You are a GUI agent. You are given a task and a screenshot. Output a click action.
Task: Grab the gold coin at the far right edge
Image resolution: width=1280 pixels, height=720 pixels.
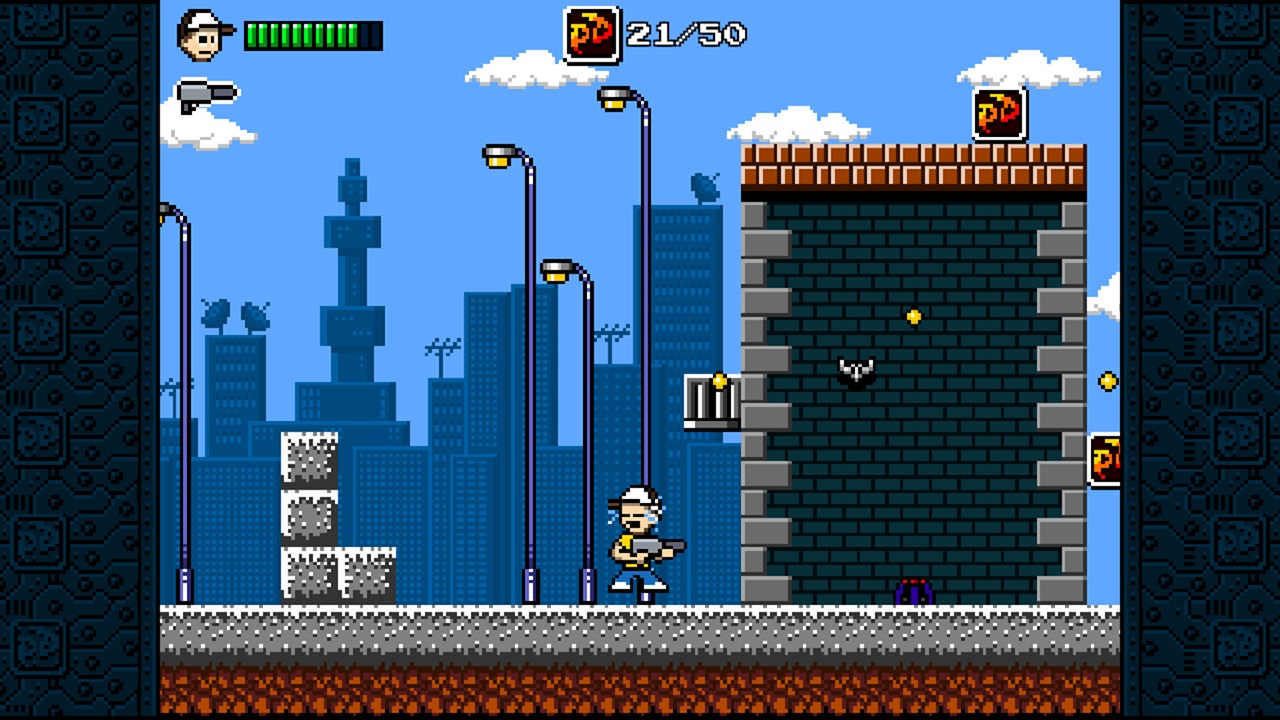tap(1108, 381)
